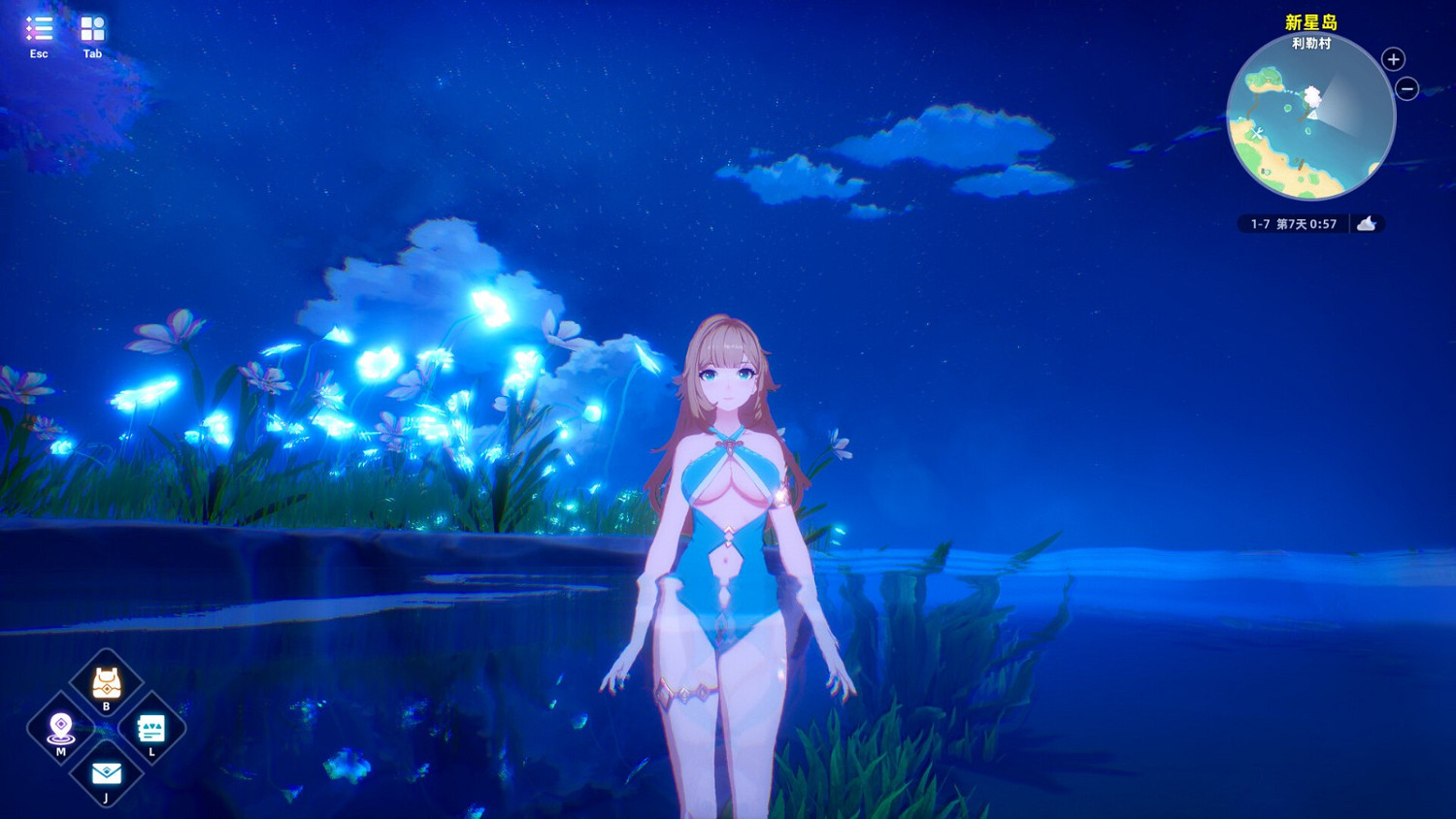Image resolution: width=1456 pixels, height=819 pixels.
Task: Click the cloud landmark icon on the minimap
Action: click(x=1310, y=94)
